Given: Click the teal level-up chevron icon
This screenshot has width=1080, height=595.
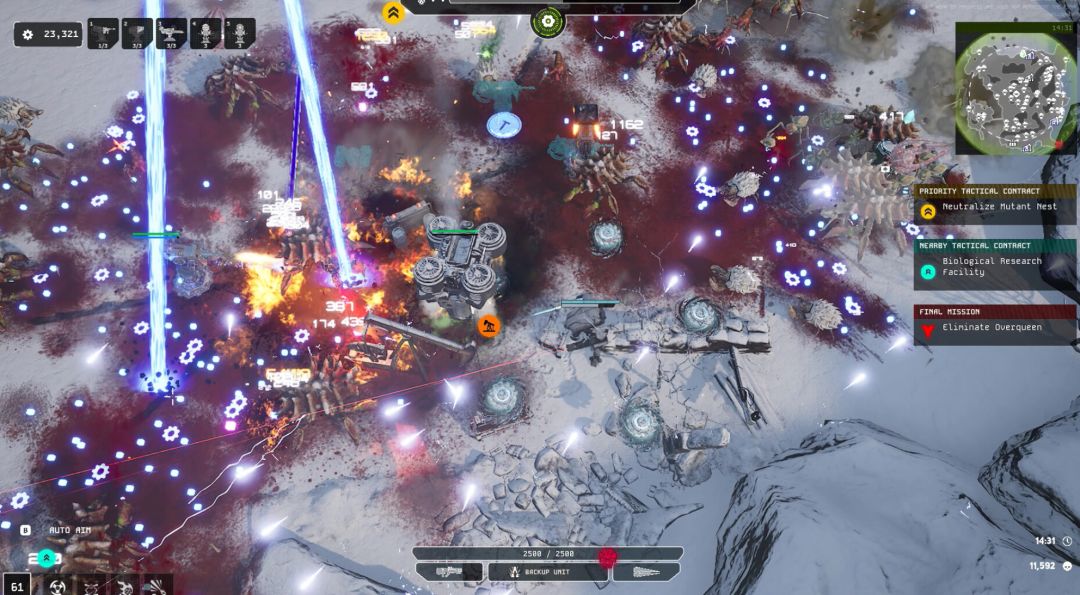Looking at the screenshot, I should (46, 558).
